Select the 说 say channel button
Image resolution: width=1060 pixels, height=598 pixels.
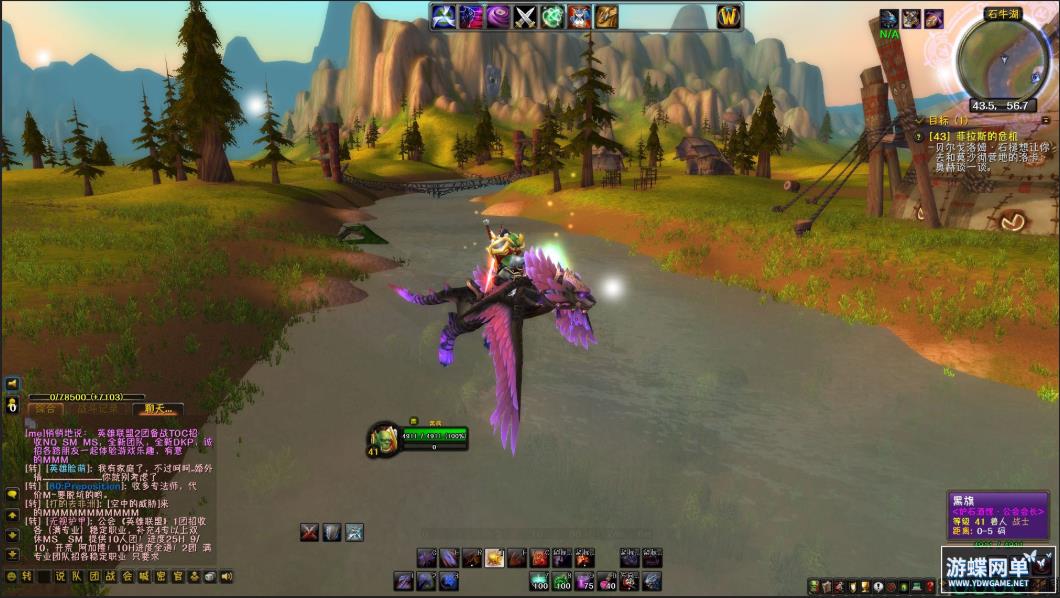60,576
